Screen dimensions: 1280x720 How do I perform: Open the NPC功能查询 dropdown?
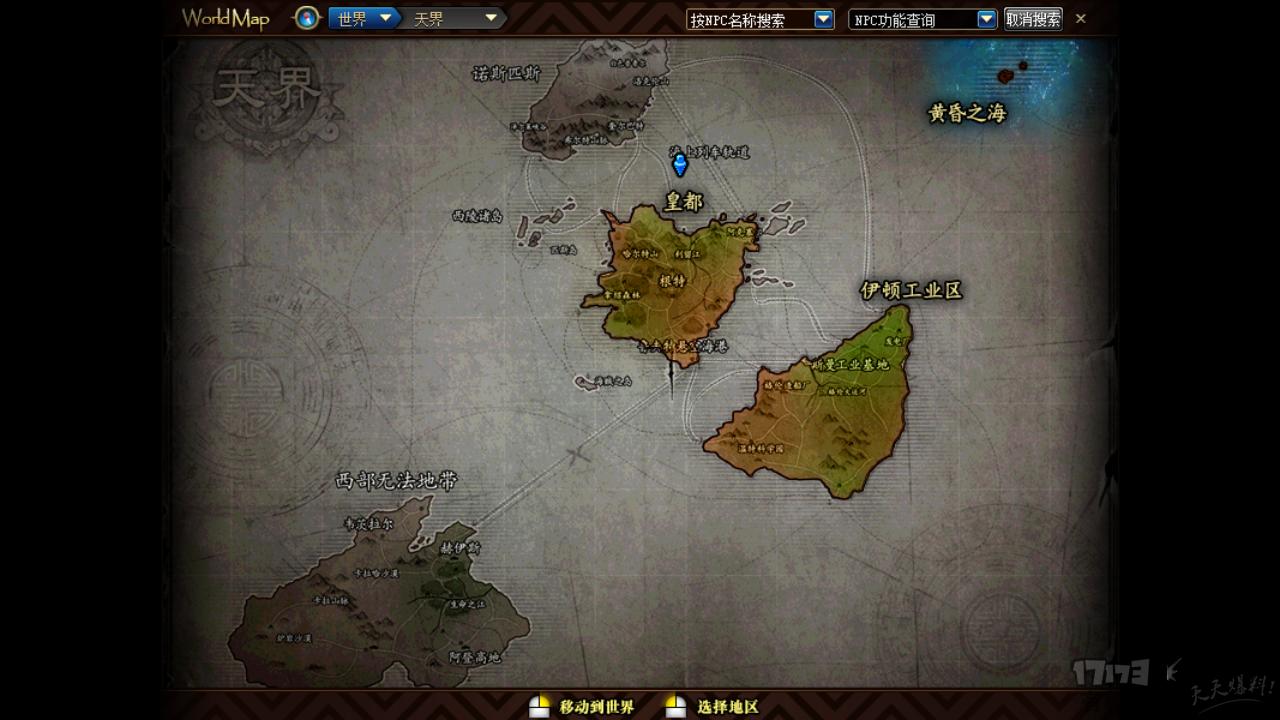pyautogui.click(x=986, y=17)
